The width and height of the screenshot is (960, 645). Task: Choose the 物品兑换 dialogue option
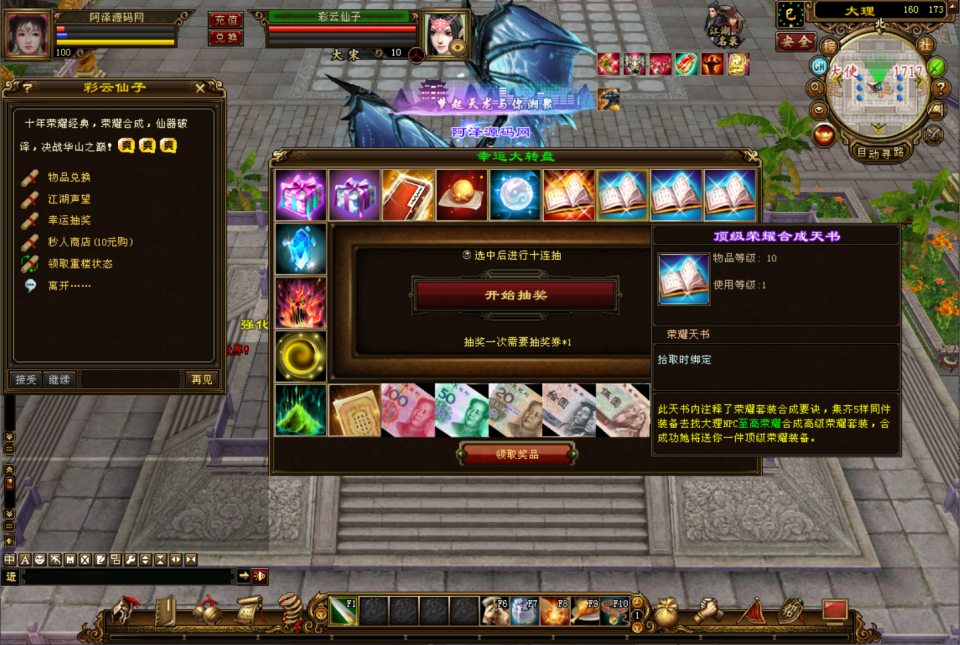(68, 177)
